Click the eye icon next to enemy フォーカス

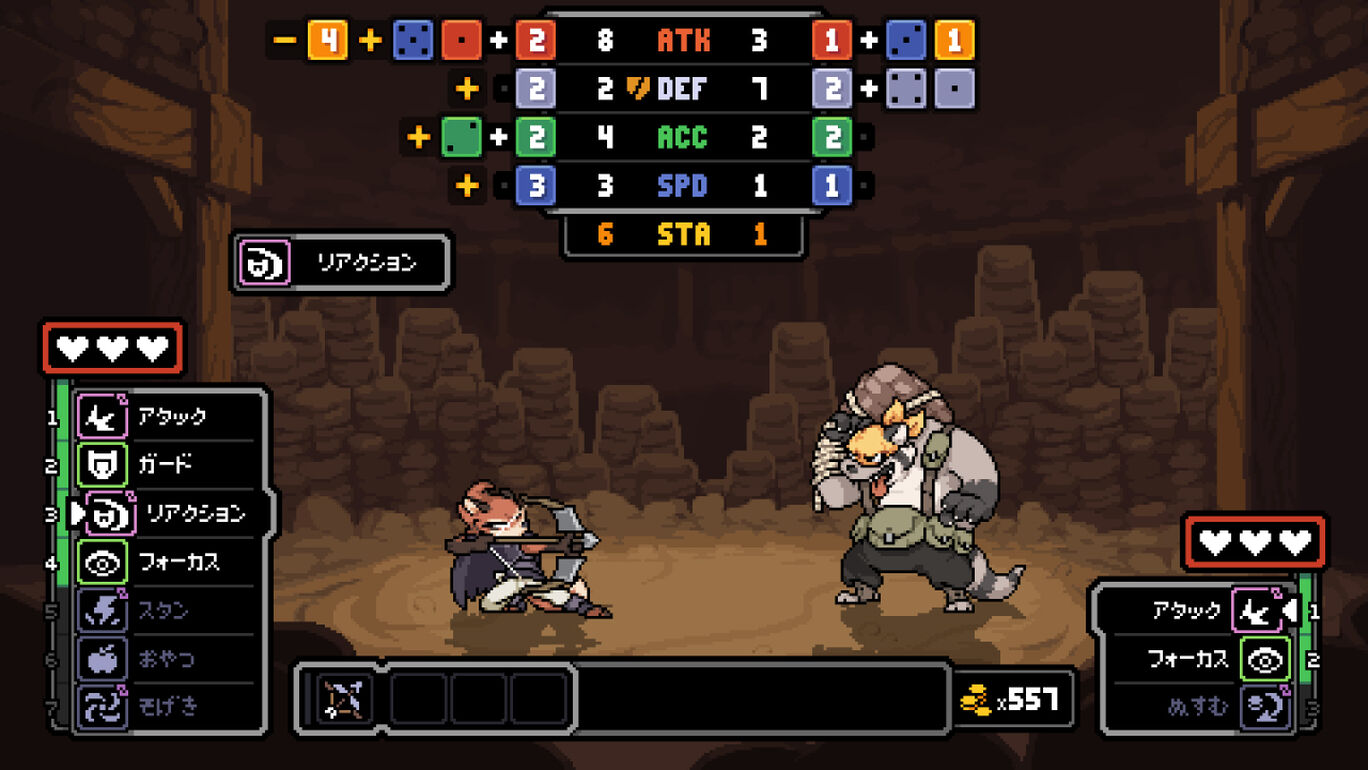1263,658
